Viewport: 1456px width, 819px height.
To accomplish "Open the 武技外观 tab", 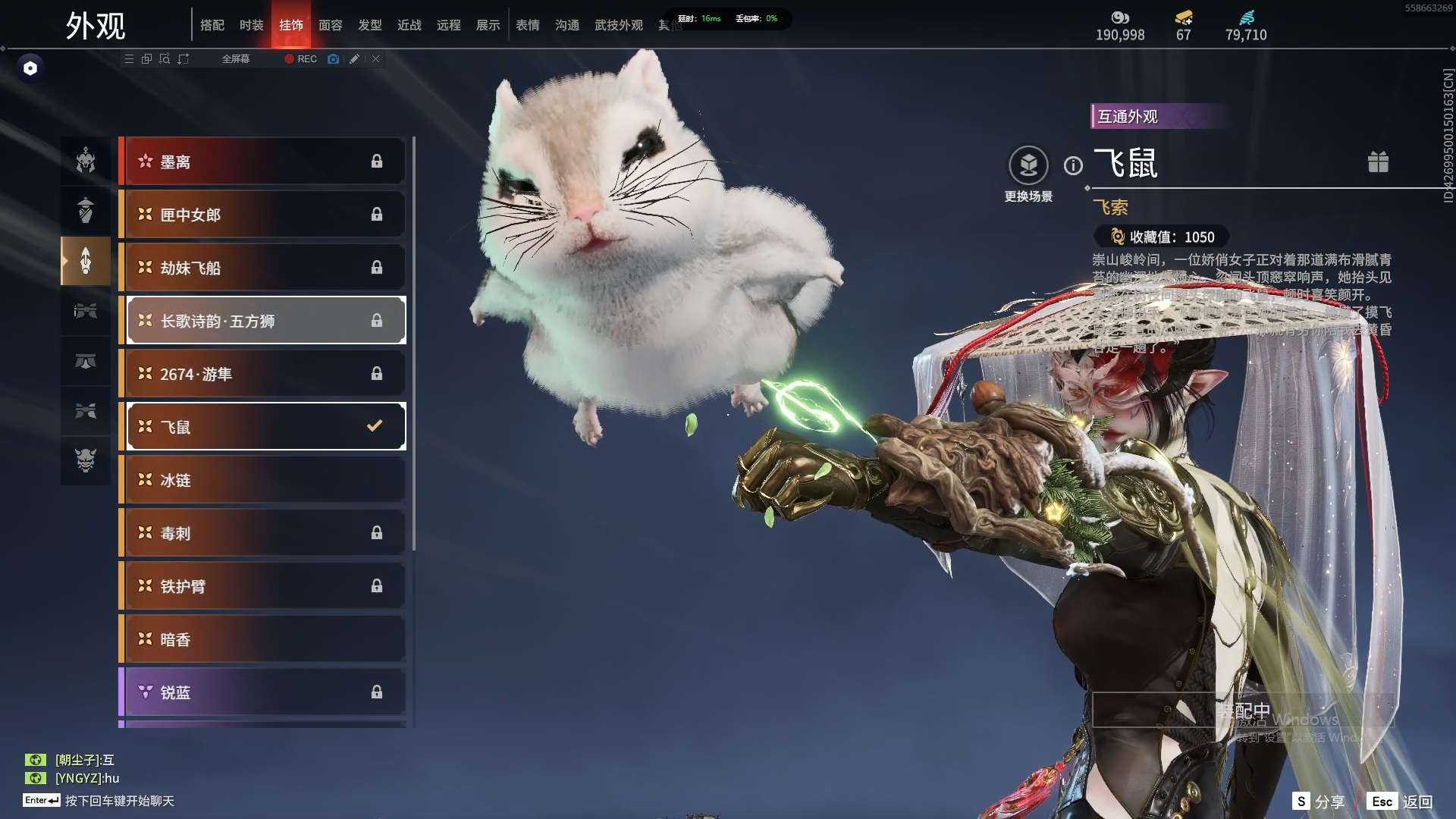I will [618, 25].
